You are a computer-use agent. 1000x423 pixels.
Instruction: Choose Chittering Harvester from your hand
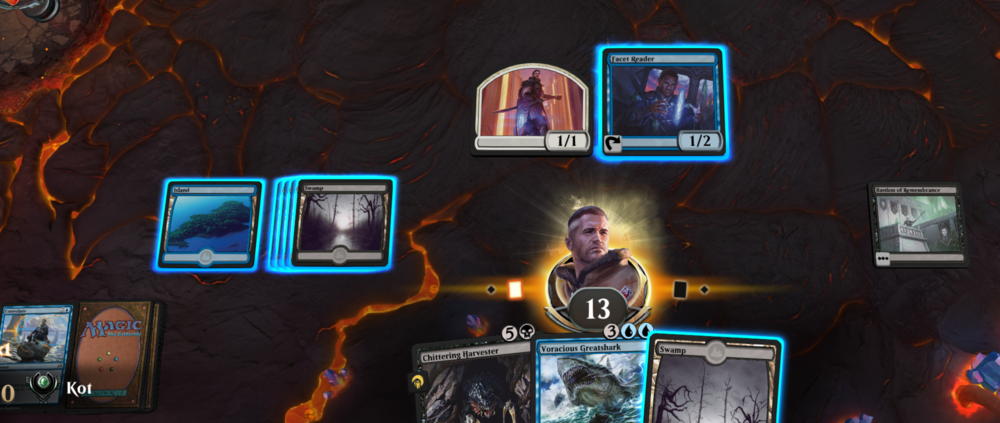pyautogui.click(x=470, y=385)
